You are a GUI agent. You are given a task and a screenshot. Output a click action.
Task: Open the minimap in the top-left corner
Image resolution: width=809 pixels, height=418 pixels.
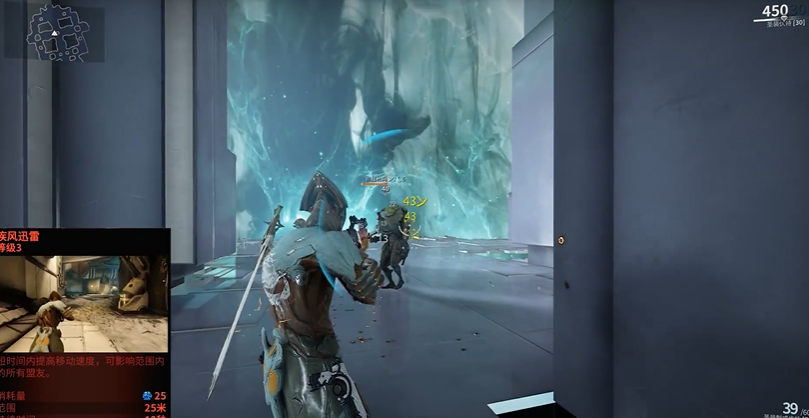[53, 31]
